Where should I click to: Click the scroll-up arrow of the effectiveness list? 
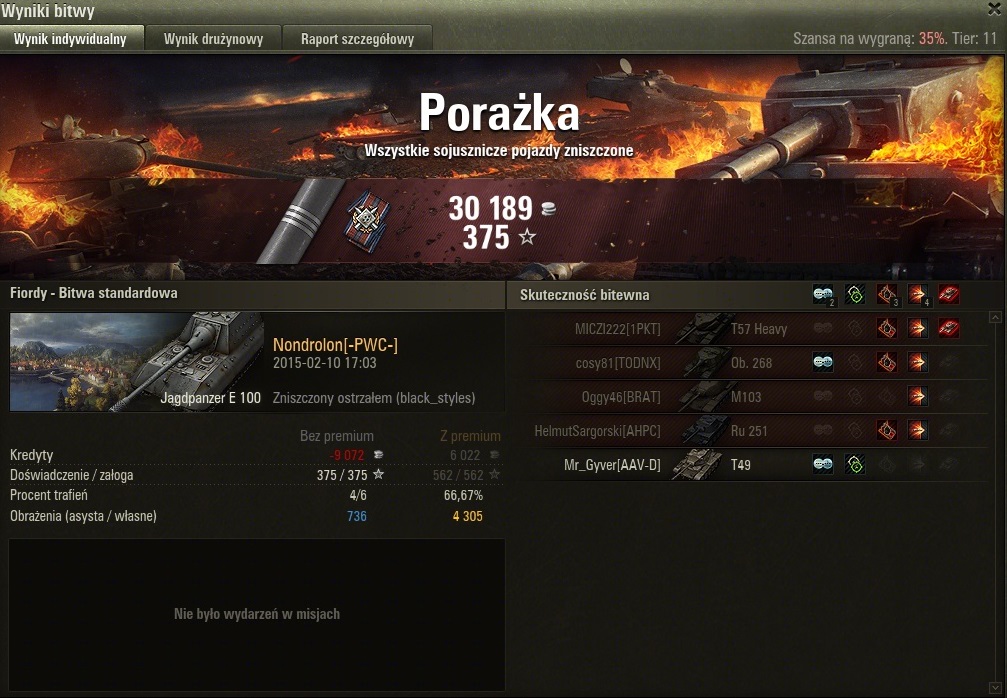995,317
